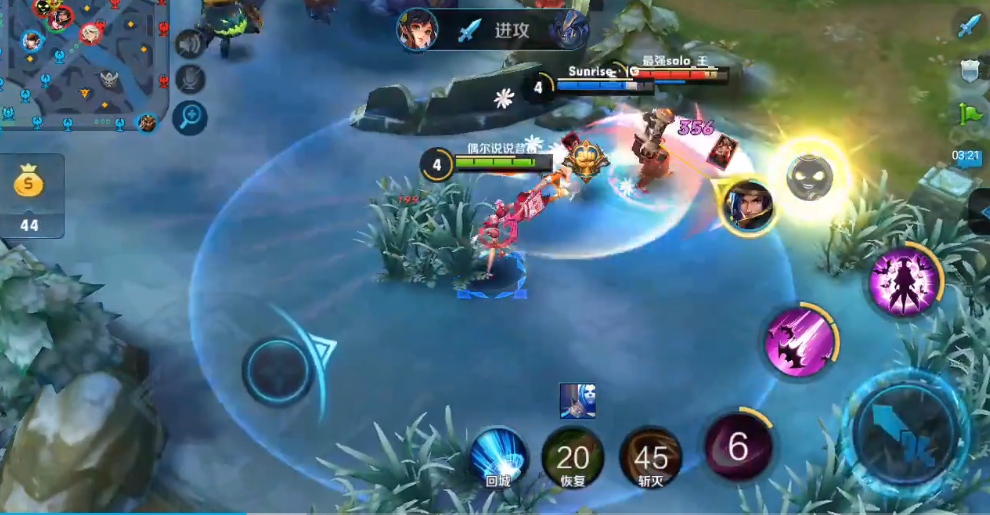Click the green flag icon
This screenshot has width=990, height=515.
click(969, 113)
